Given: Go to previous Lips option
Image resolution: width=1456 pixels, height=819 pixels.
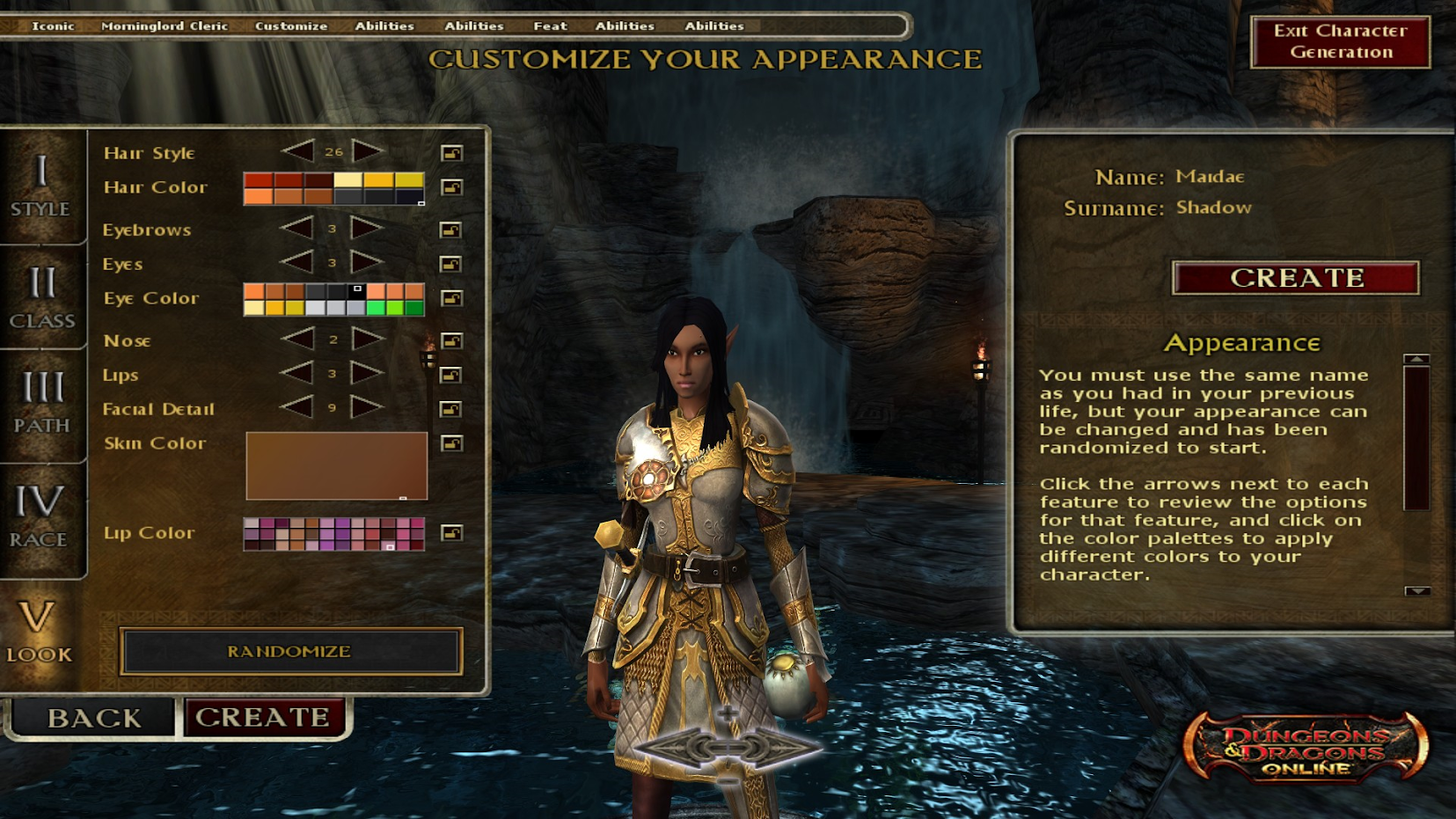Looking at the screenshot, I should point(296,374).
